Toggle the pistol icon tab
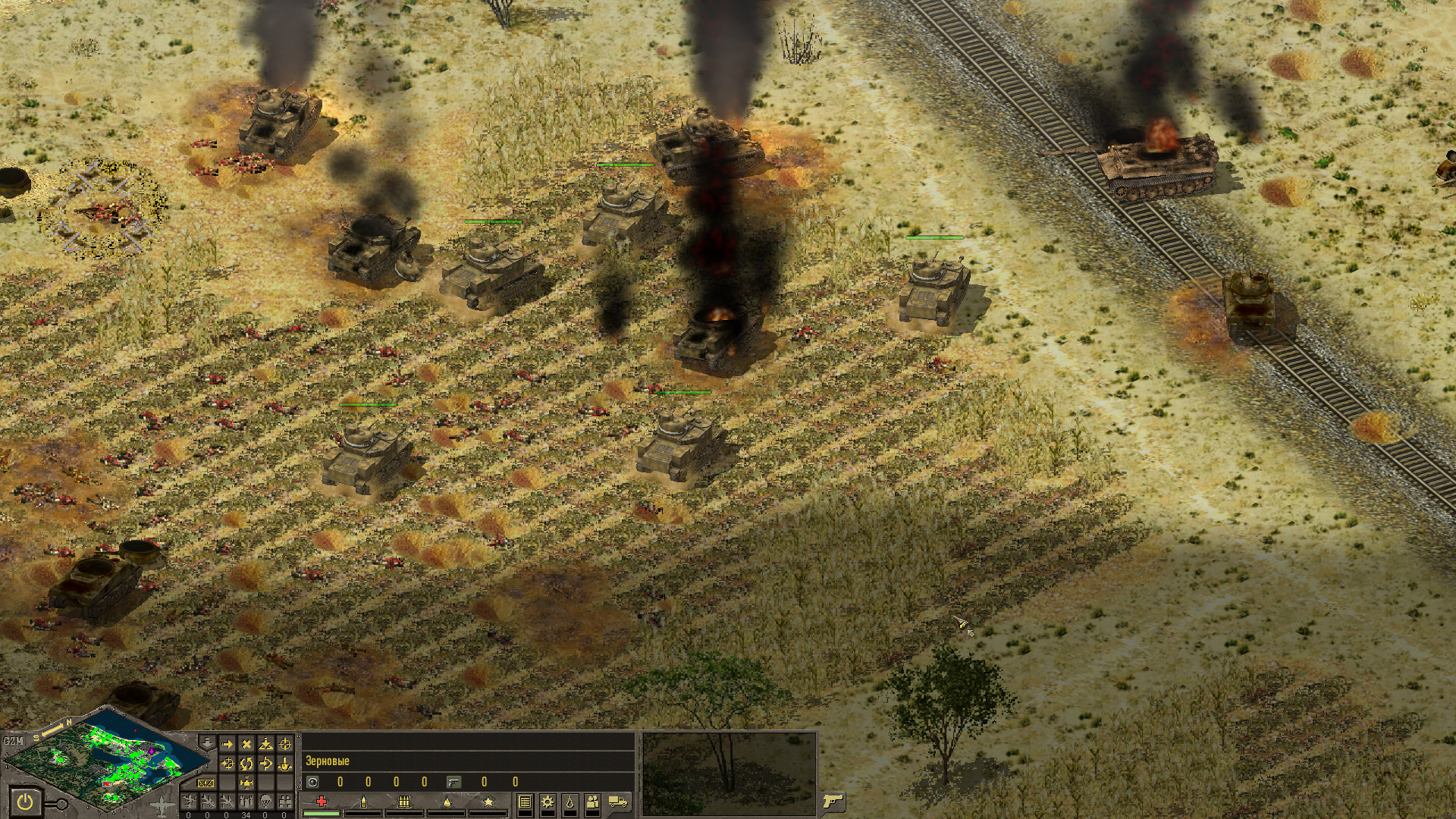 [833, 801]
